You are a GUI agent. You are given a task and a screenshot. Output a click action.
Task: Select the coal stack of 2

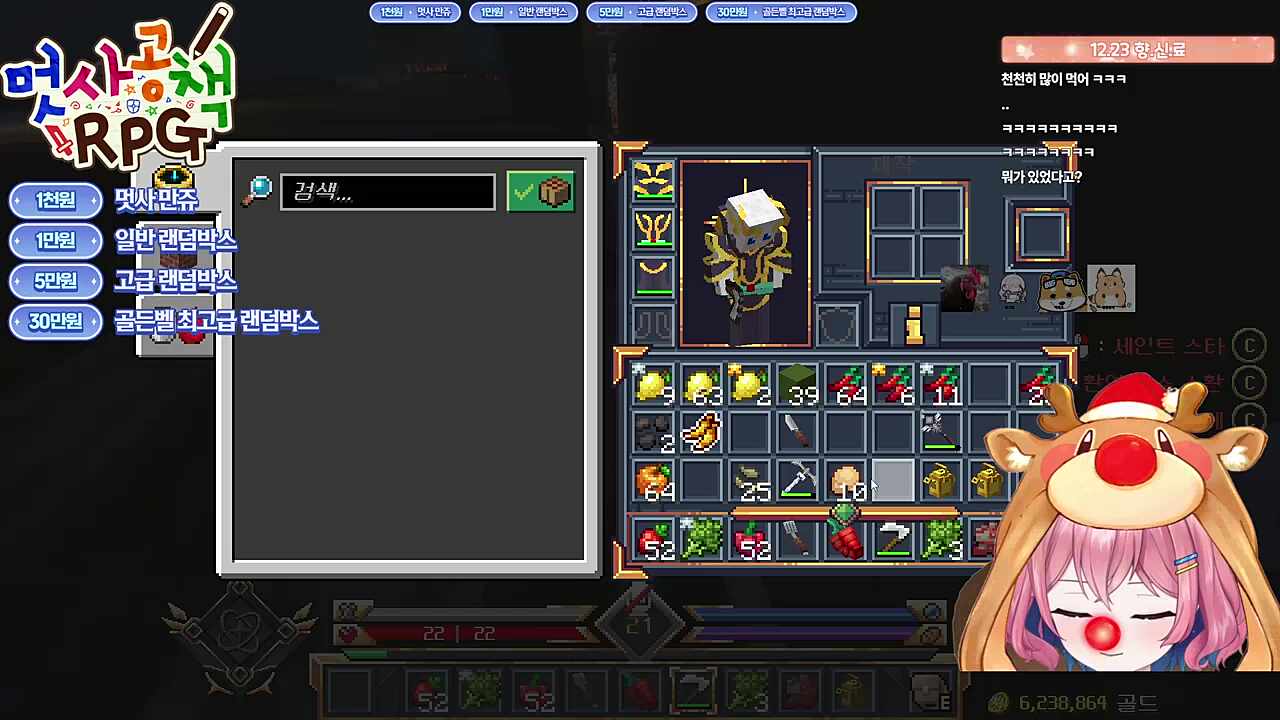point(654,433)
